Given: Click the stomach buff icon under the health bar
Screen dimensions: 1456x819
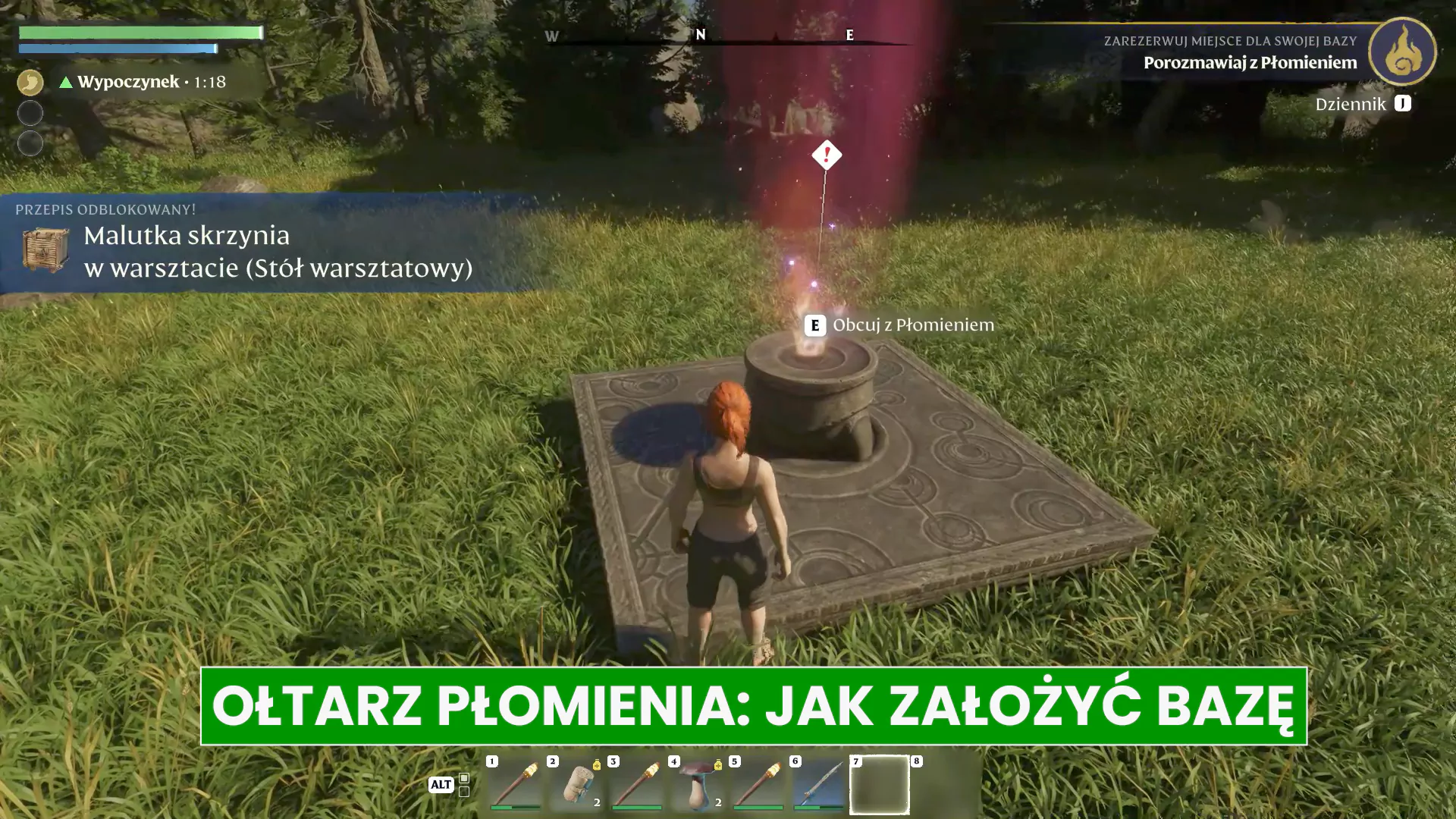Looking at the screenshot, I should pos(30,81).
